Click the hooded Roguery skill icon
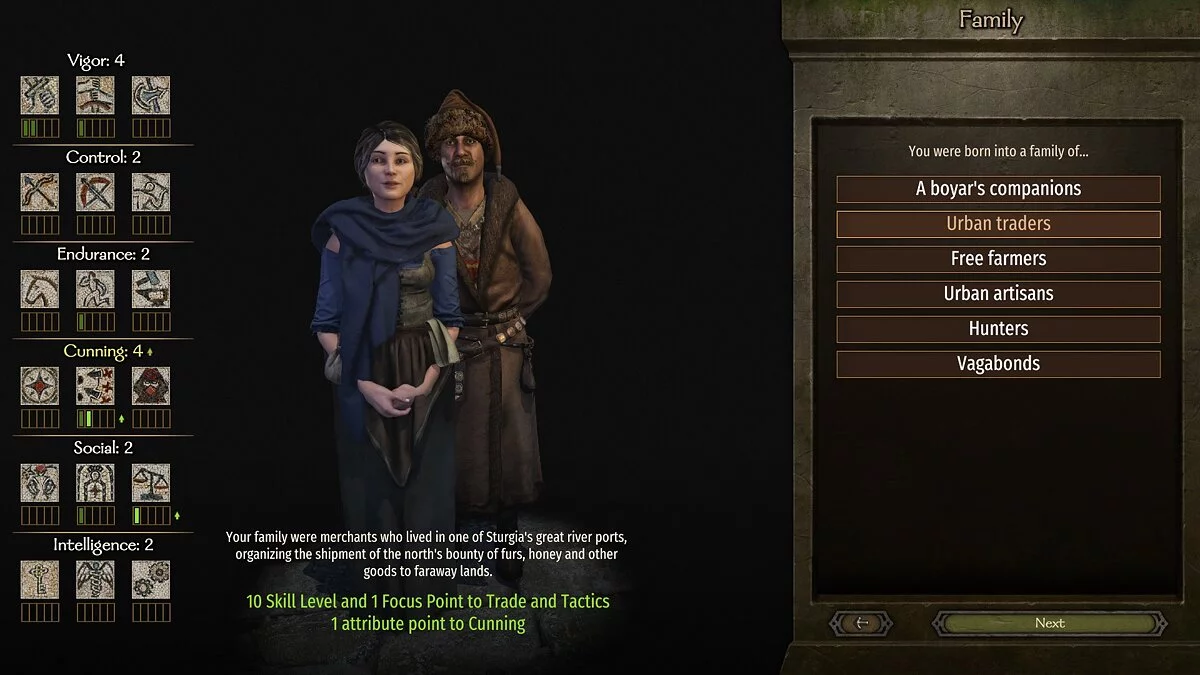1200x675 pixels. point(151,386)
